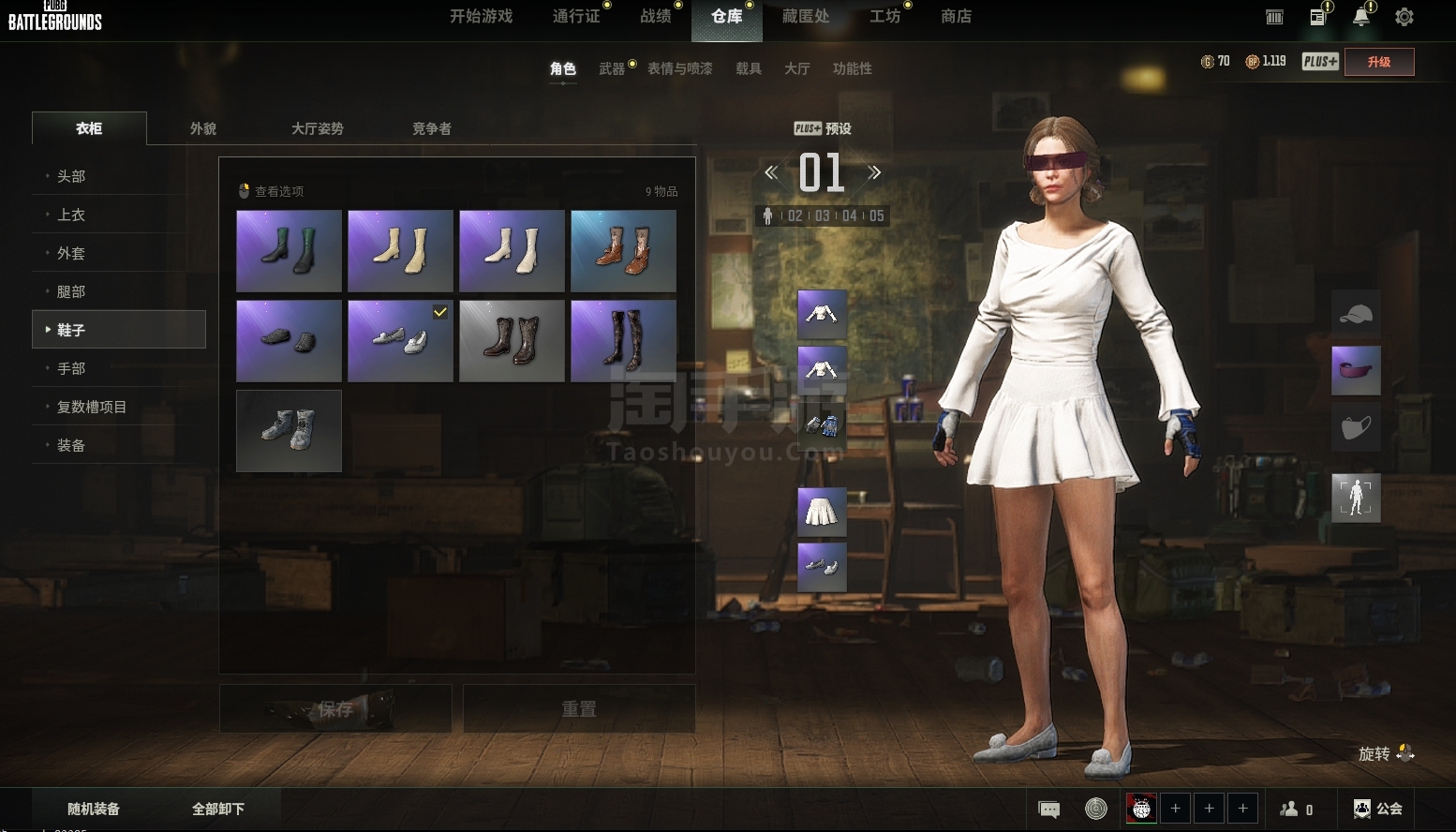Select the 上衣 tops category
Image resolution: width=1456 pixels, height=832 pixels.
tap(71, 215)
